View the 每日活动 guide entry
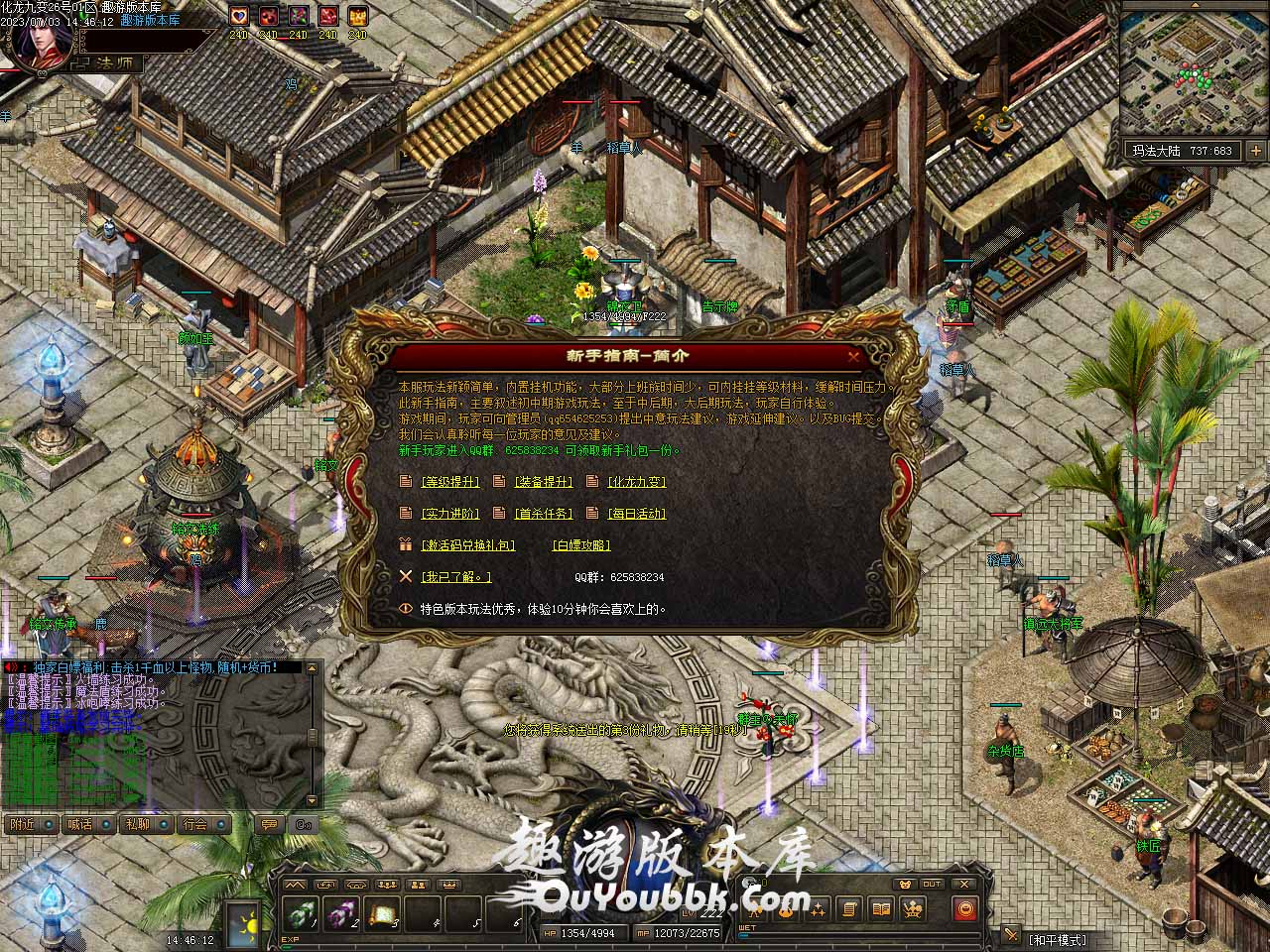 636,514
